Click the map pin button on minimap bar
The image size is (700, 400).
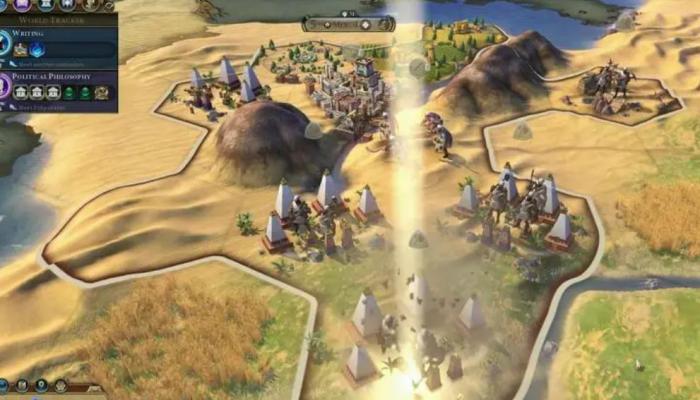(41, 385)
